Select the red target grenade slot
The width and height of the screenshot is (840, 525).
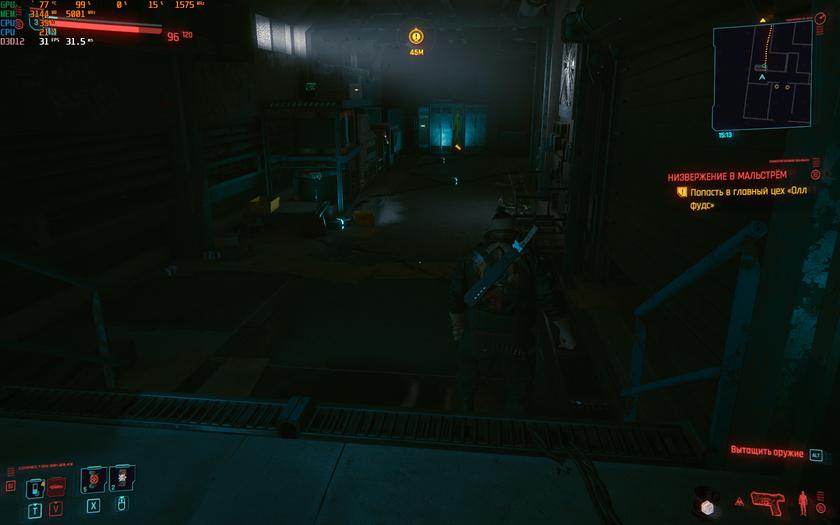(x=92, y=479)
